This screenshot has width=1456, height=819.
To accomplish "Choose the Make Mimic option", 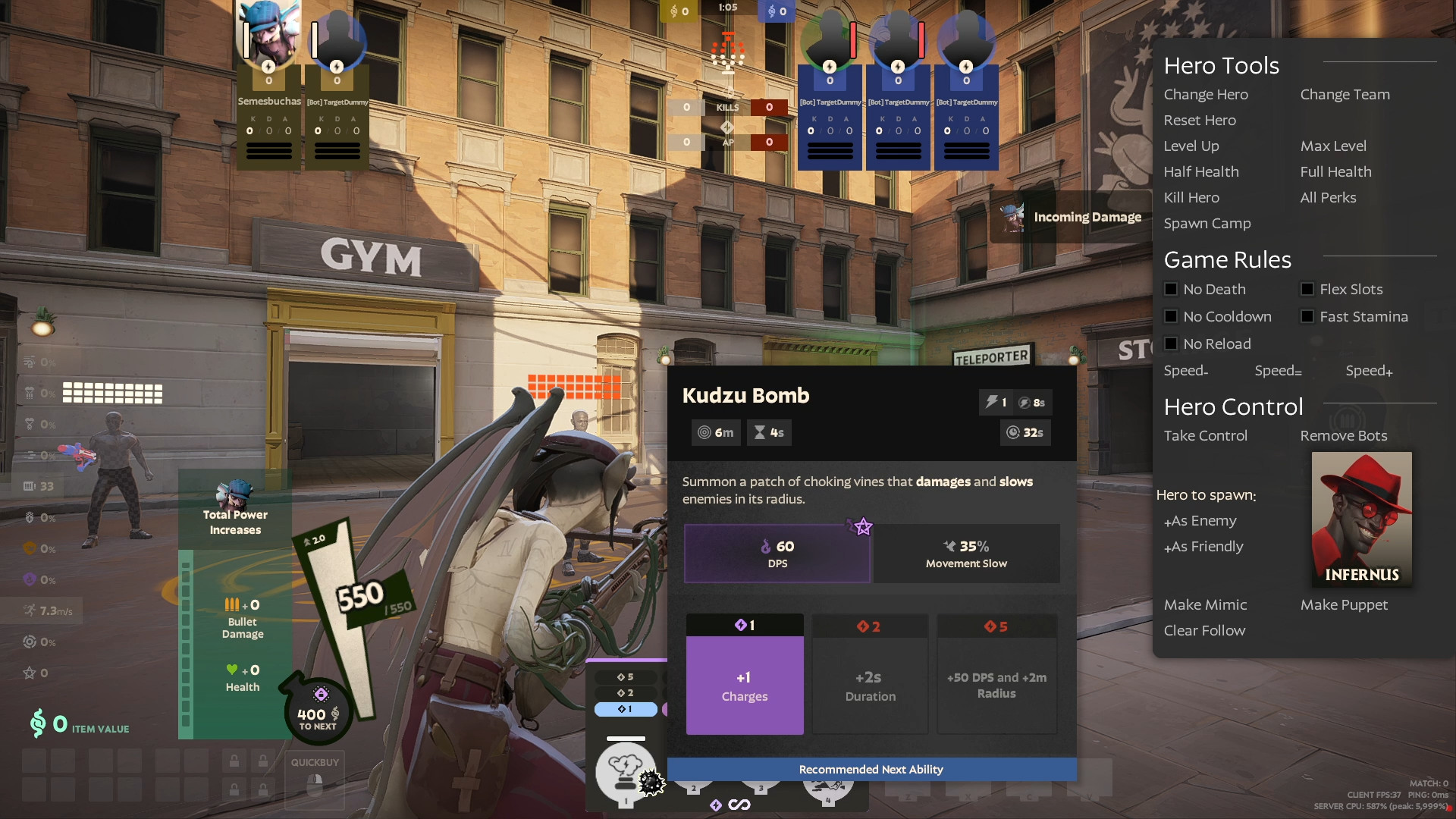I will 1205,605.
